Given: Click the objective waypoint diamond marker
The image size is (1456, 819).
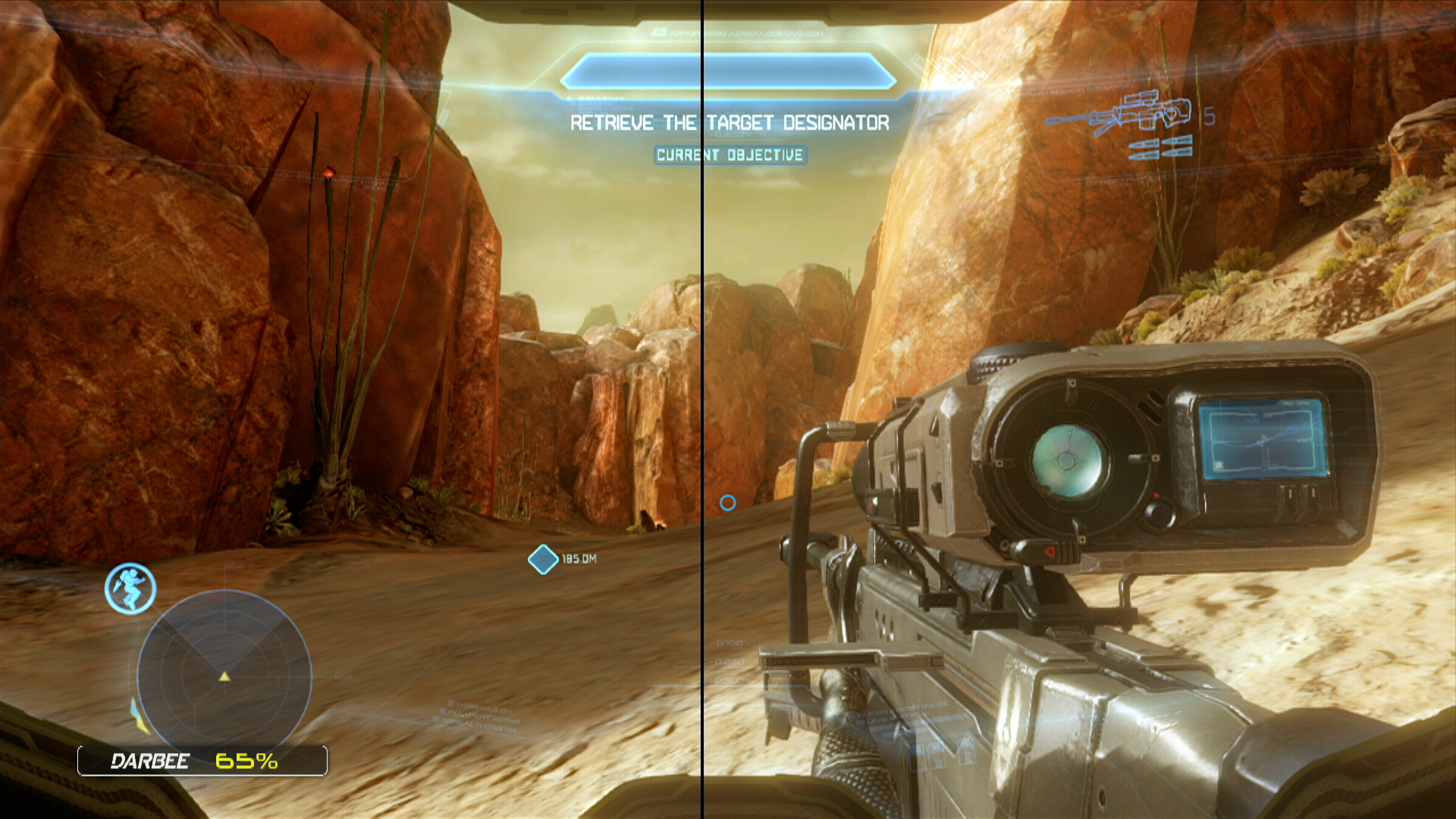Looking at the screenshot, I should click(543, 560).
